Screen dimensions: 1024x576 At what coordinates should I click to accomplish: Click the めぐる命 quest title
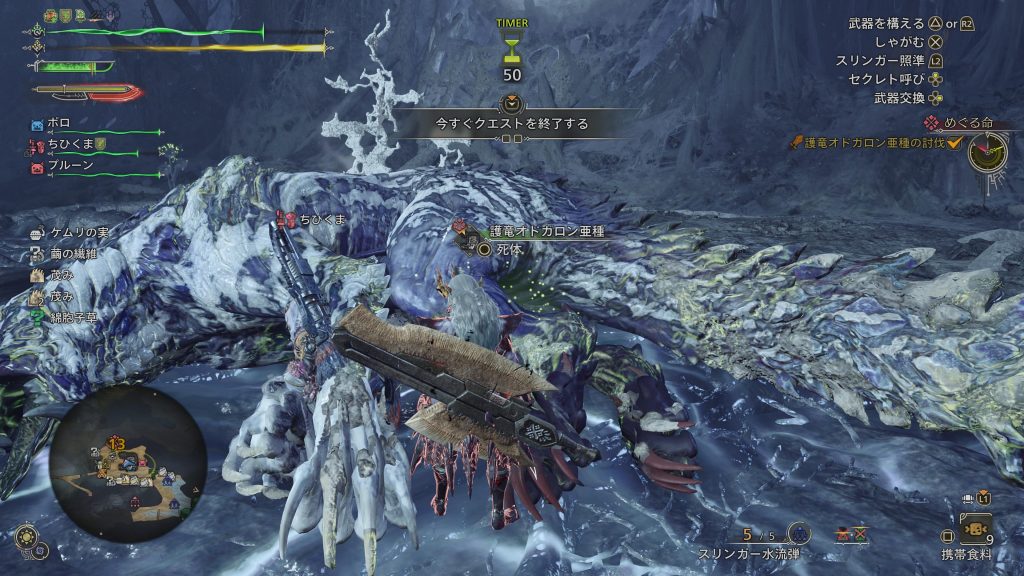pos(962,123)
